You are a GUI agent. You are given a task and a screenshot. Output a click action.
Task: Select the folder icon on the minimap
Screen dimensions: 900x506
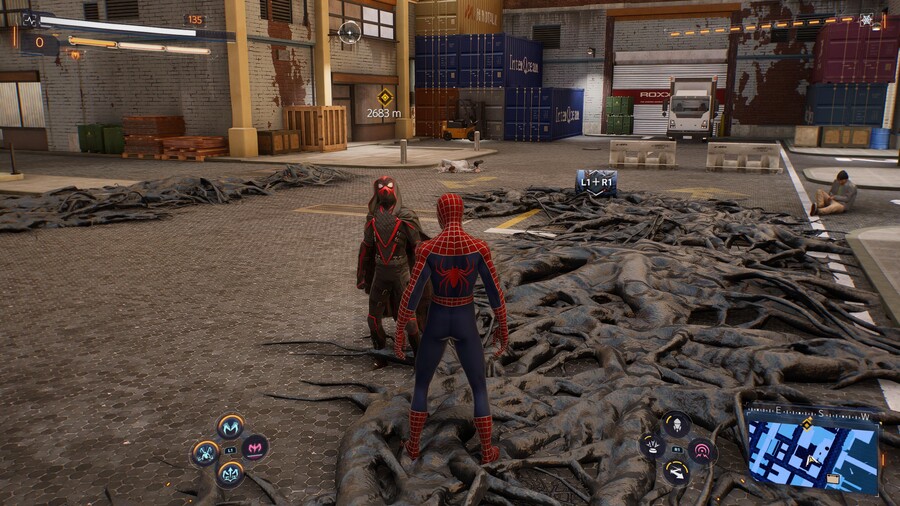pyautogui.click(x=833, y=479)
